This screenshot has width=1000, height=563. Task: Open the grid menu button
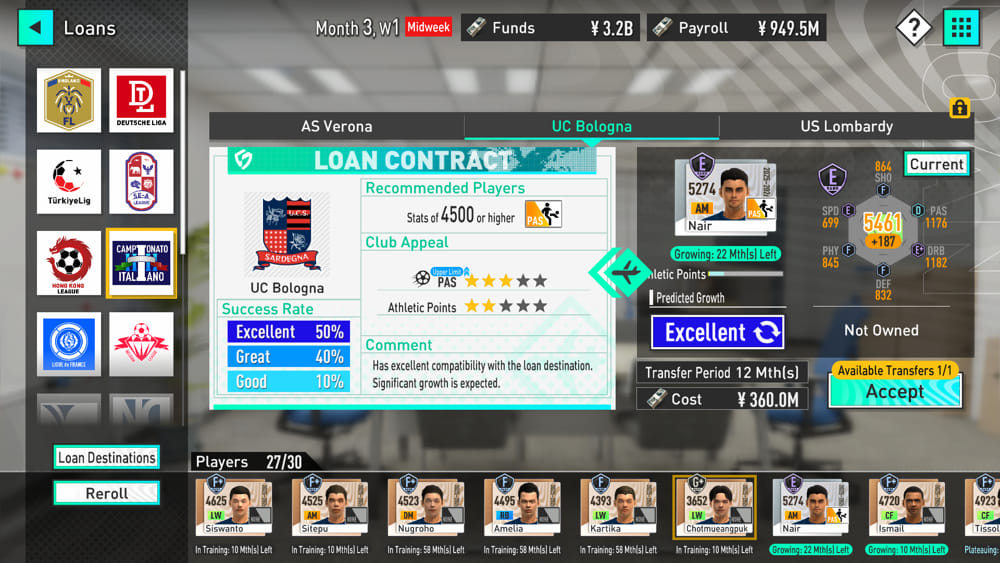tap(961, 28)
